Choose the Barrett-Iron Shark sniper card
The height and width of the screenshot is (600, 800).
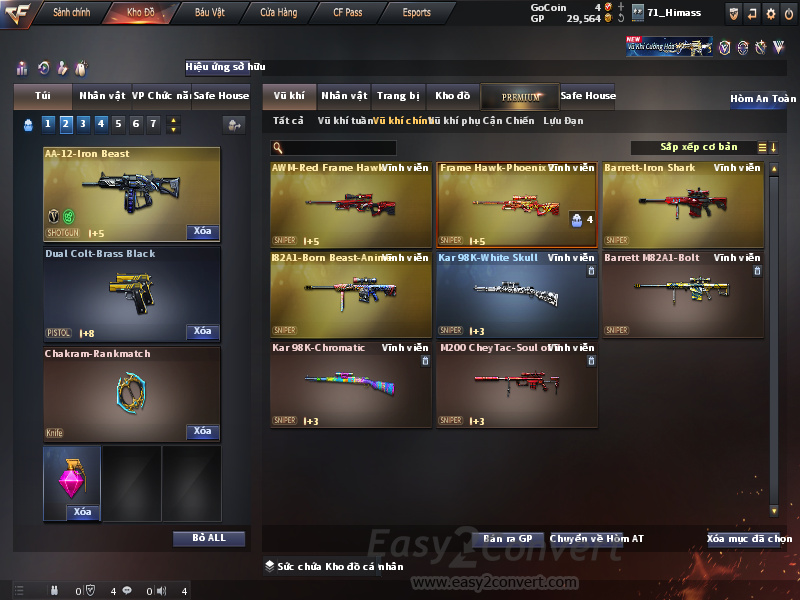click(683, 205)
